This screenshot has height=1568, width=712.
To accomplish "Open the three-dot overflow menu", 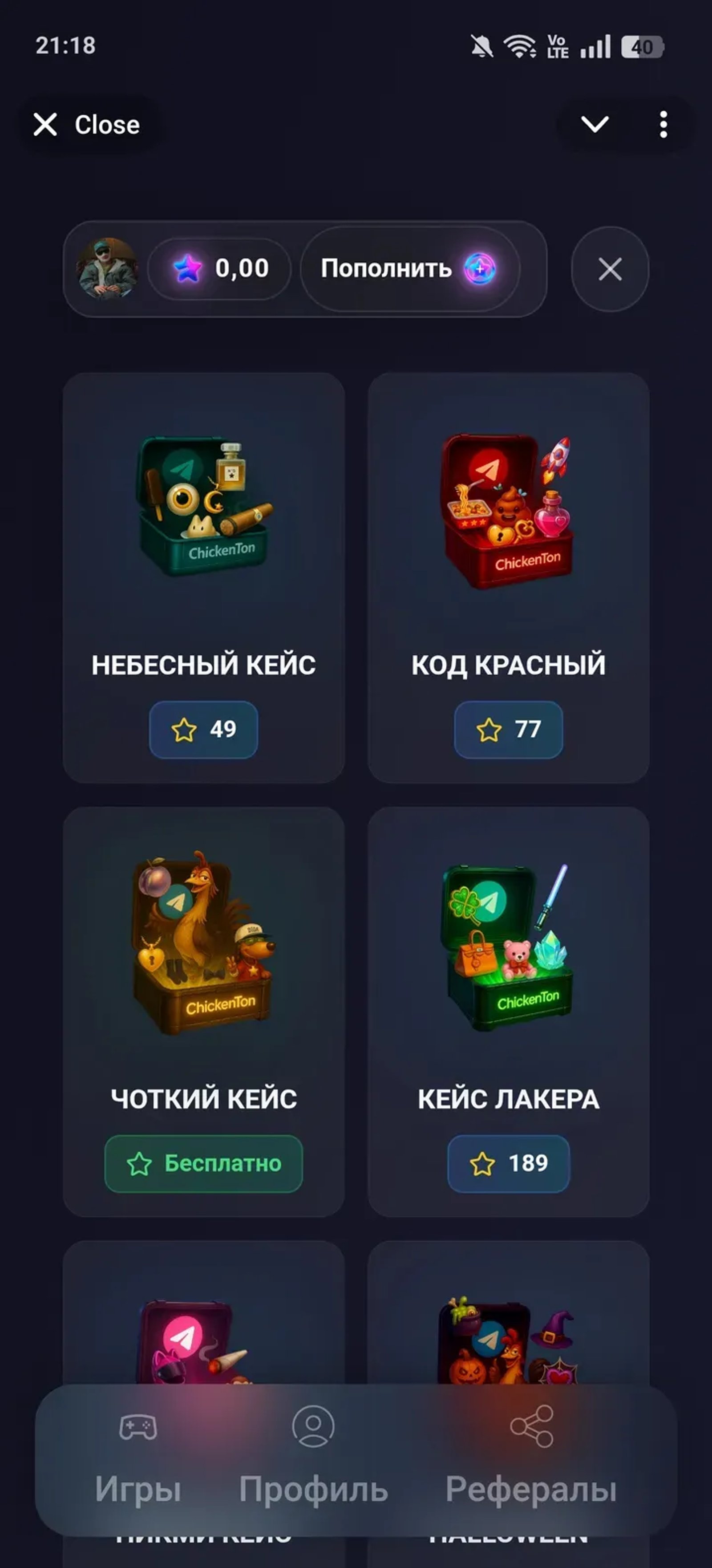I will [663, 125].
